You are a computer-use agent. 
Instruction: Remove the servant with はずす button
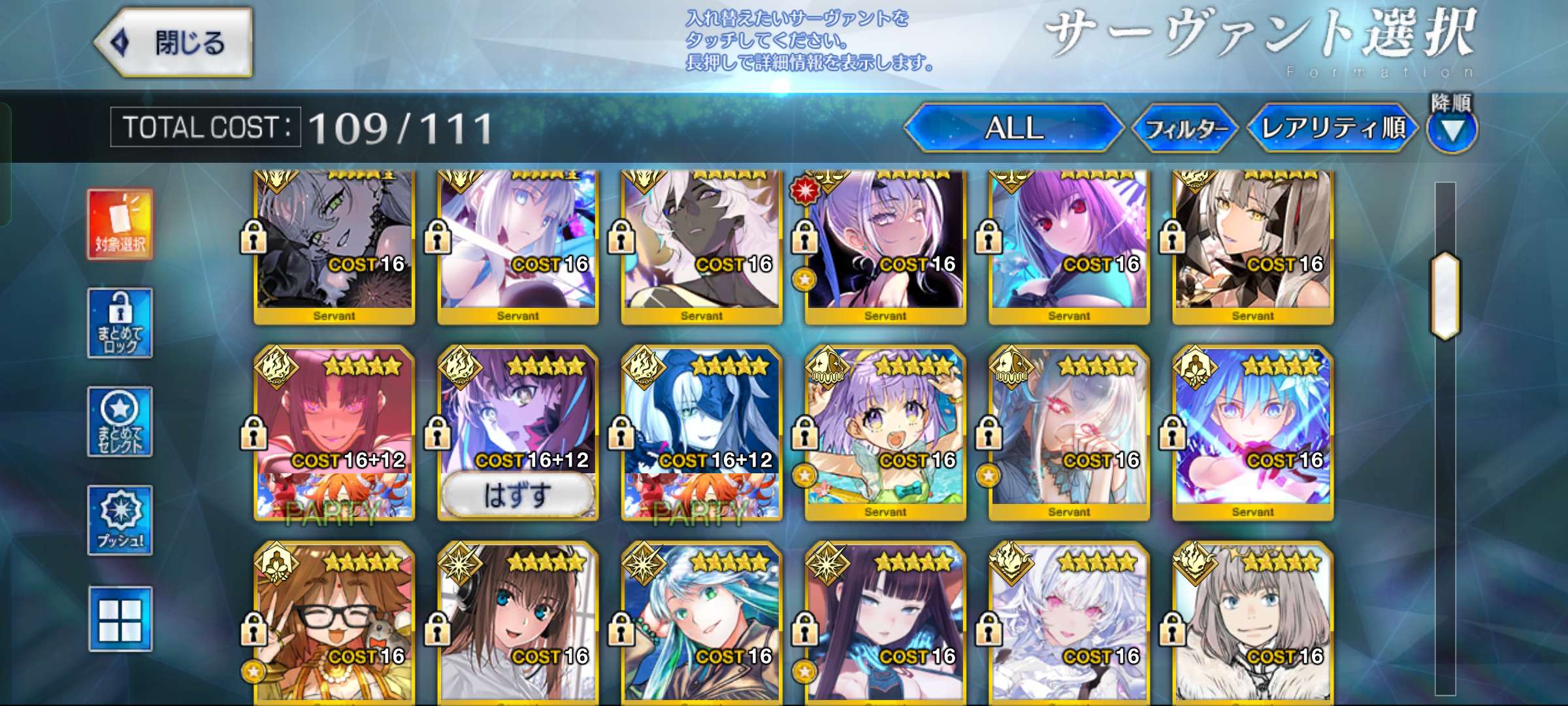point(517,495)
